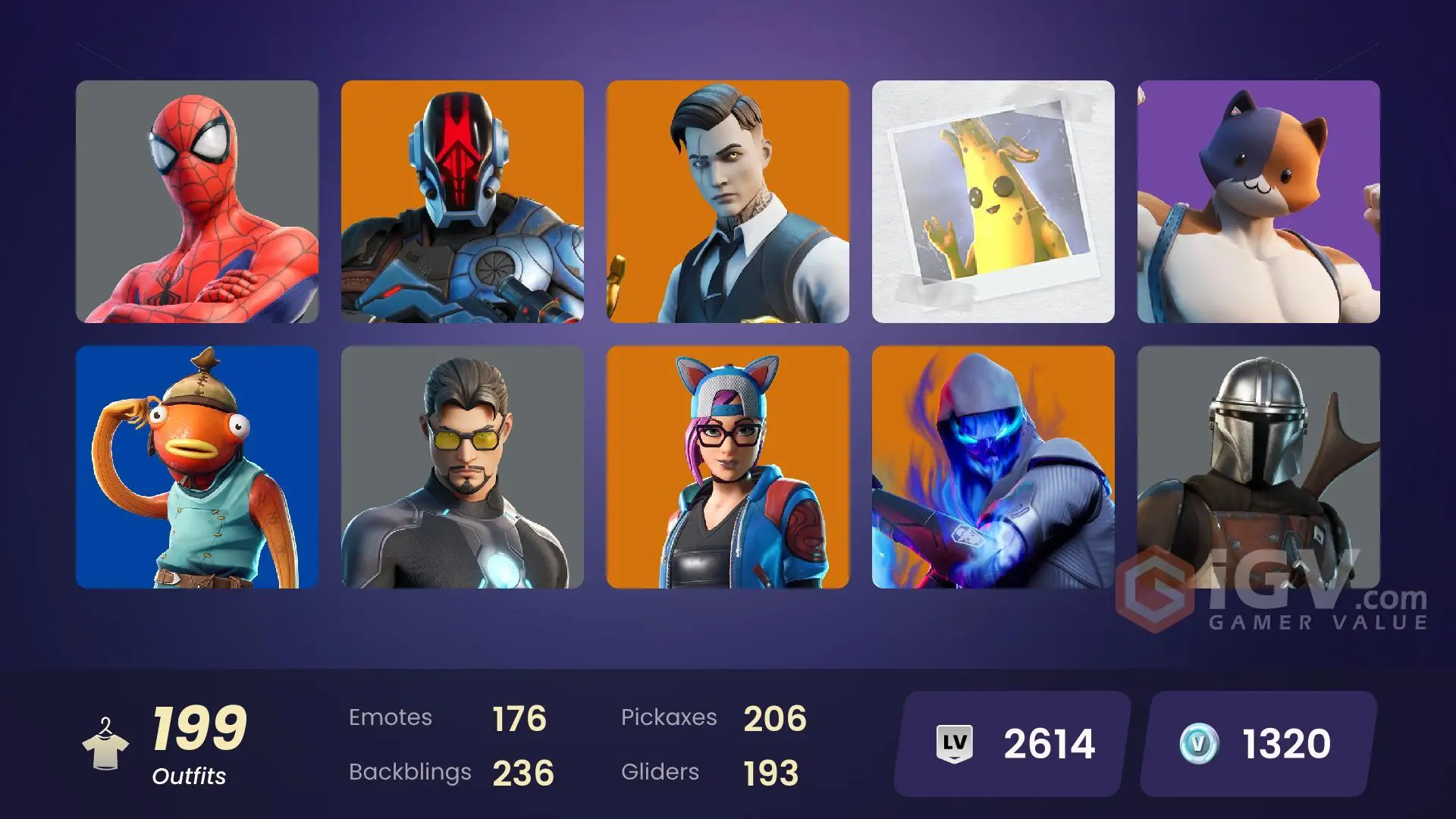Click the blue-flame hooded skin tile

993,470
